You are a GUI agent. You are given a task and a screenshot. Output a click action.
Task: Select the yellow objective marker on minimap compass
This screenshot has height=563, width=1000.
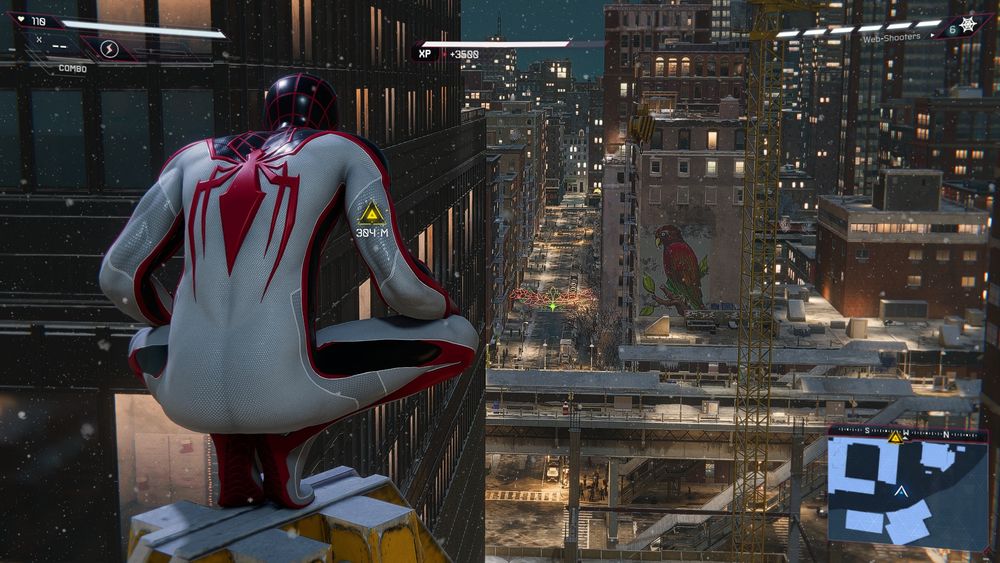click(895, 437)
